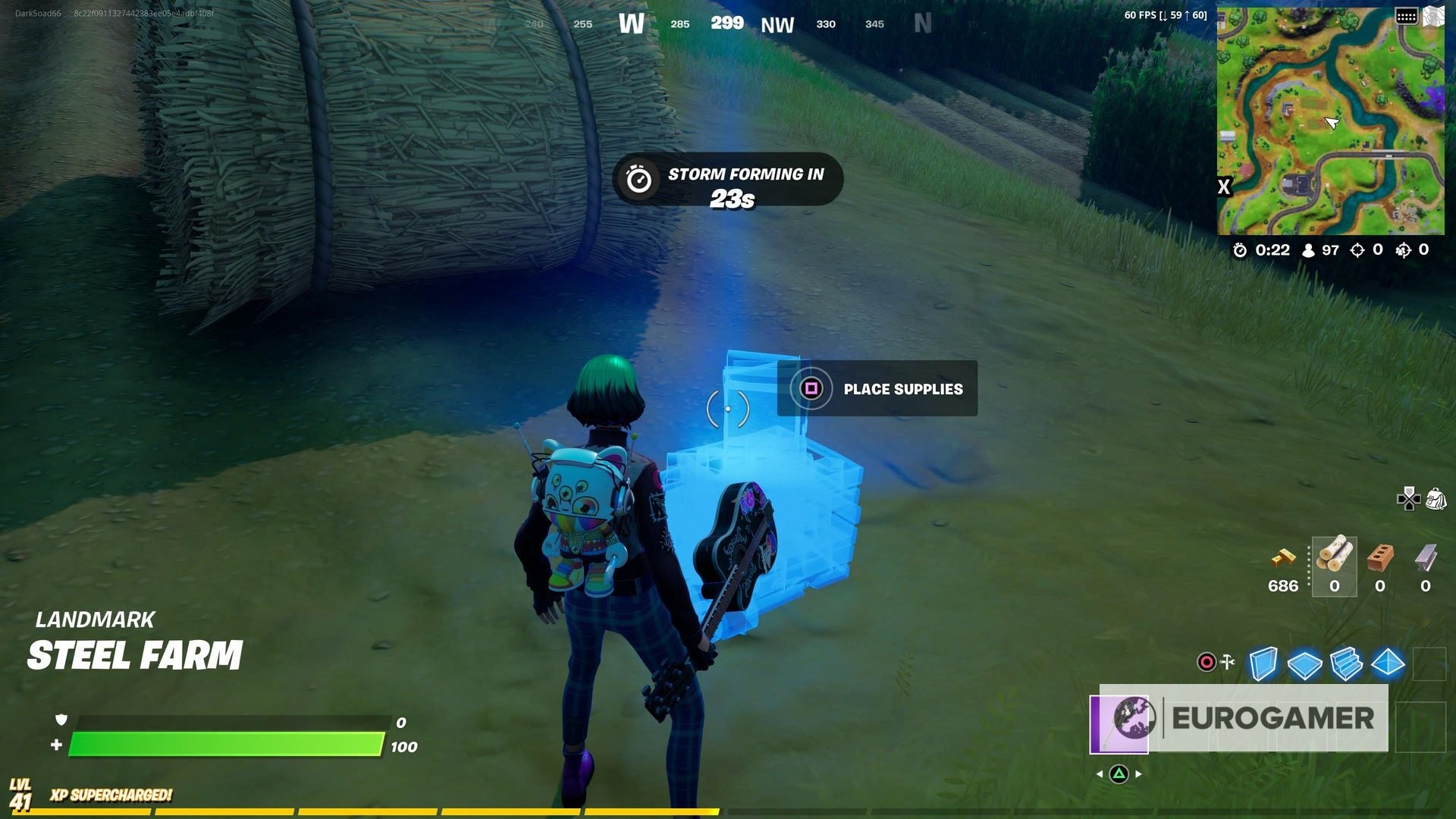Select the empty fifth build slot
This screenshot has width=1456, height=819.
click(1428, 662)
